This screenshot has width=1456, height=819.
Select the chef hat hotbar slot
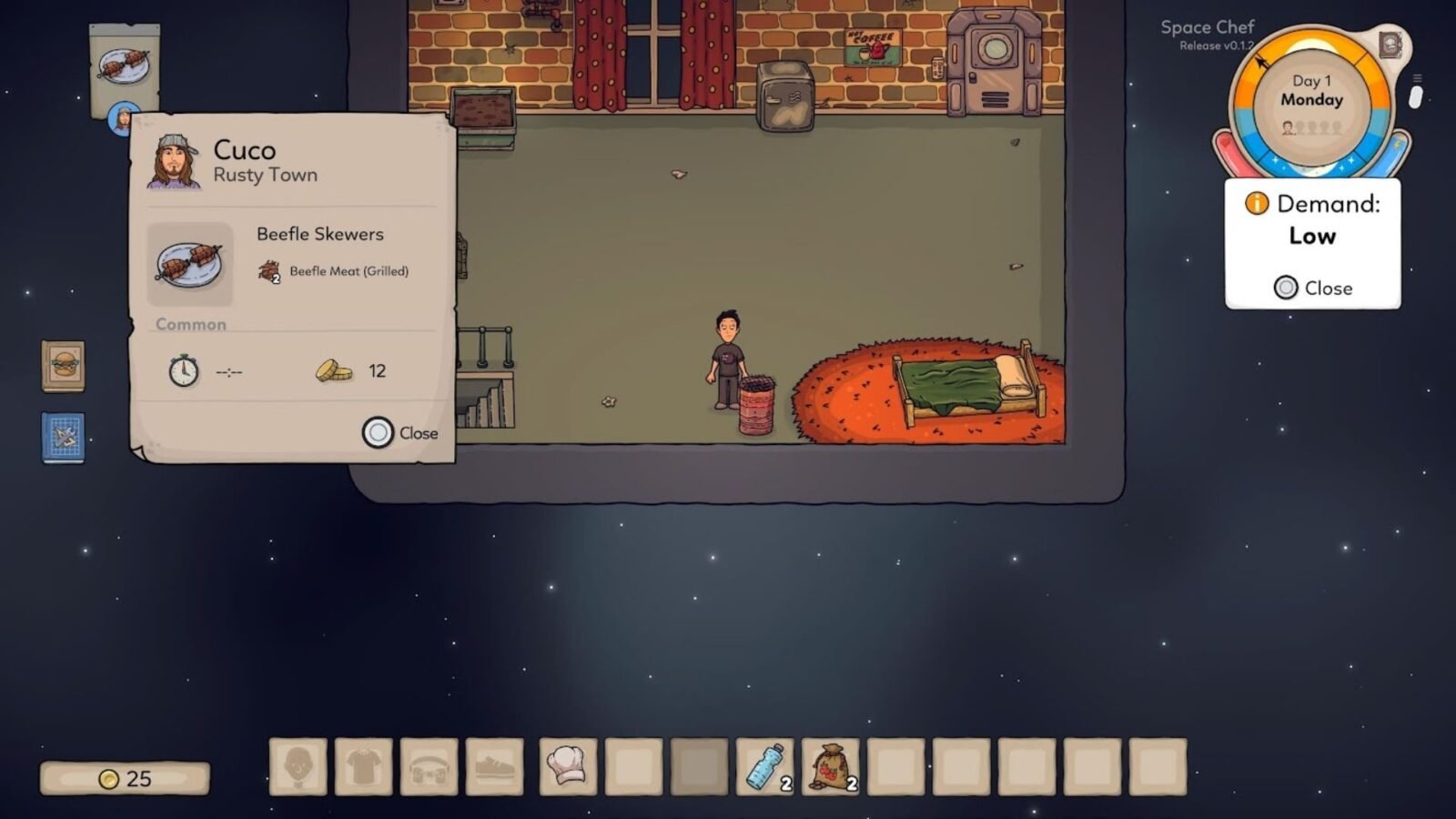click(568, 766)
